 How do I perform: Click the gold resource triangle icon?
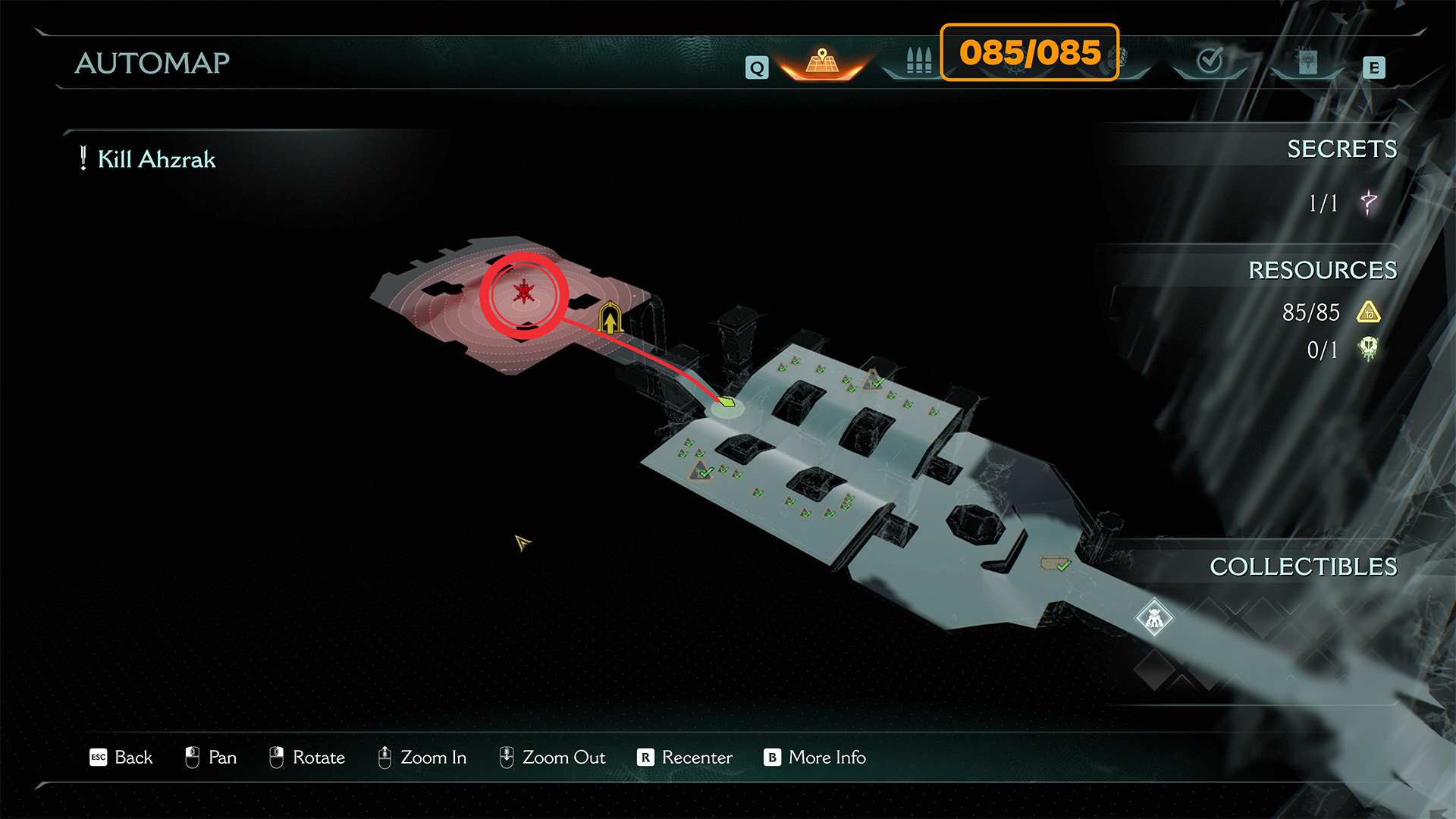pyautogui.click(x=1368, y=312)
